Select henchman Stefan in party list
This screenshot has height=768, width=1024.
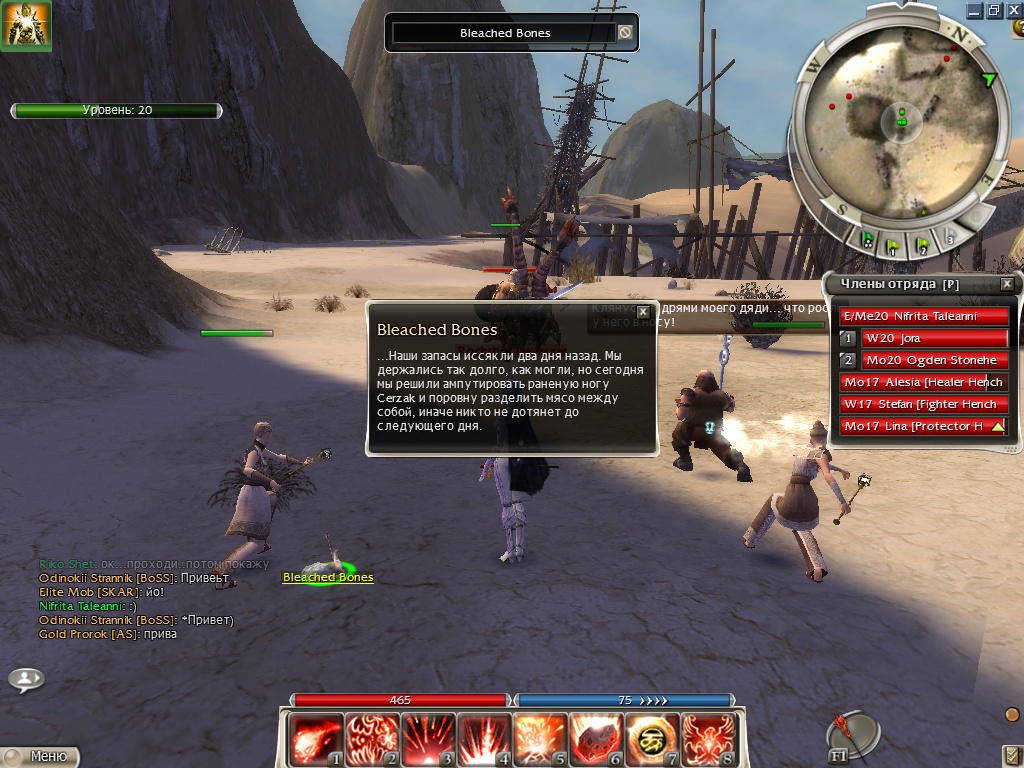point(923,404)
